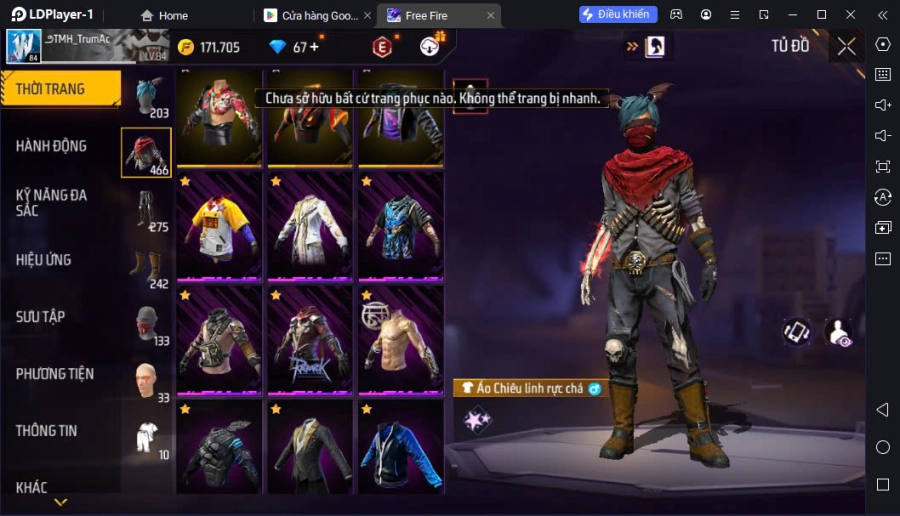This screenshot has height=516, width=900.
Task: Open the HÀNH ĐỘNG category
Action: (52, 146)
